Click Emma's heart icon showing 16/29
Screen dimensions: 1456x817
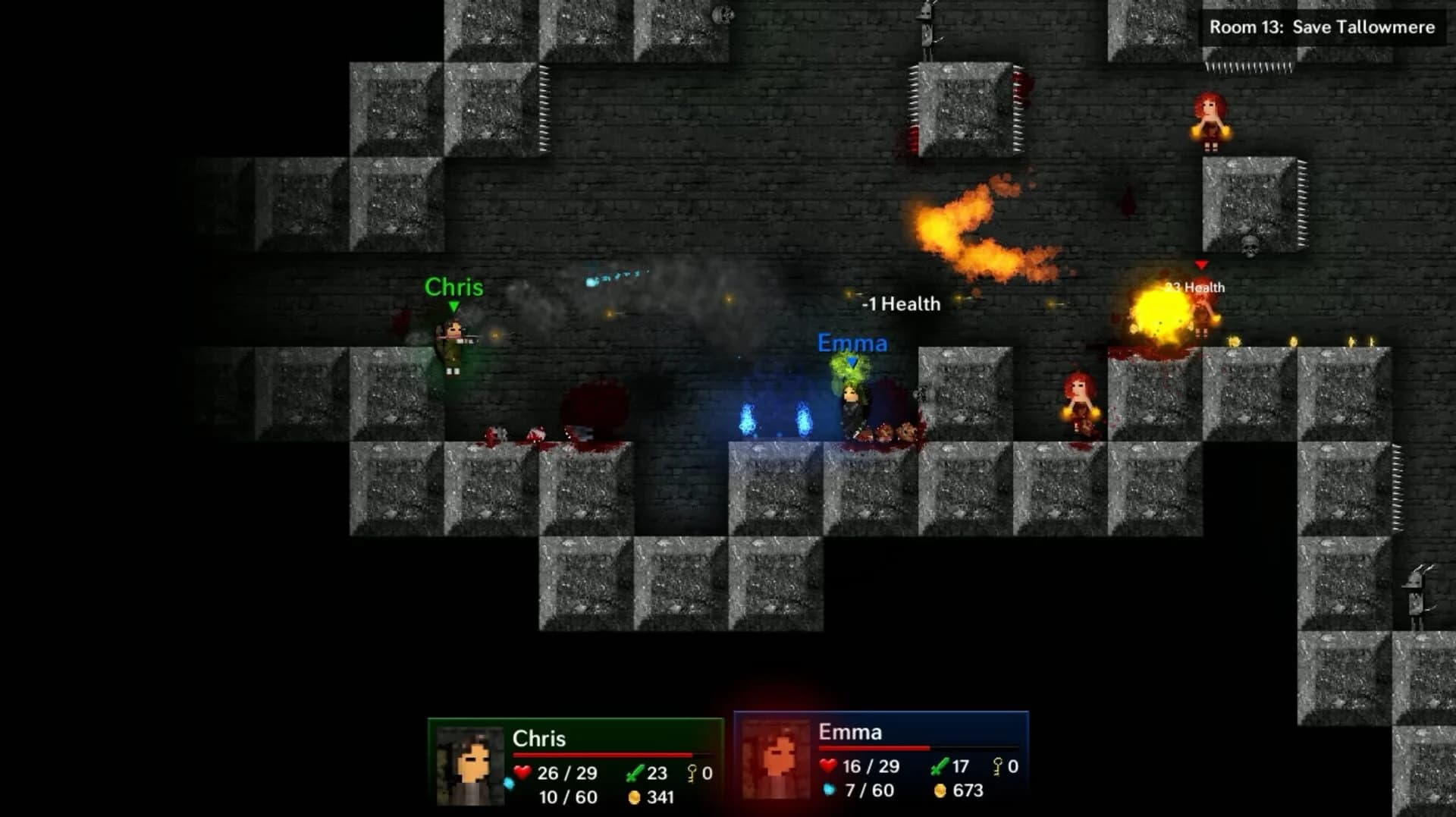pos(827,766)
